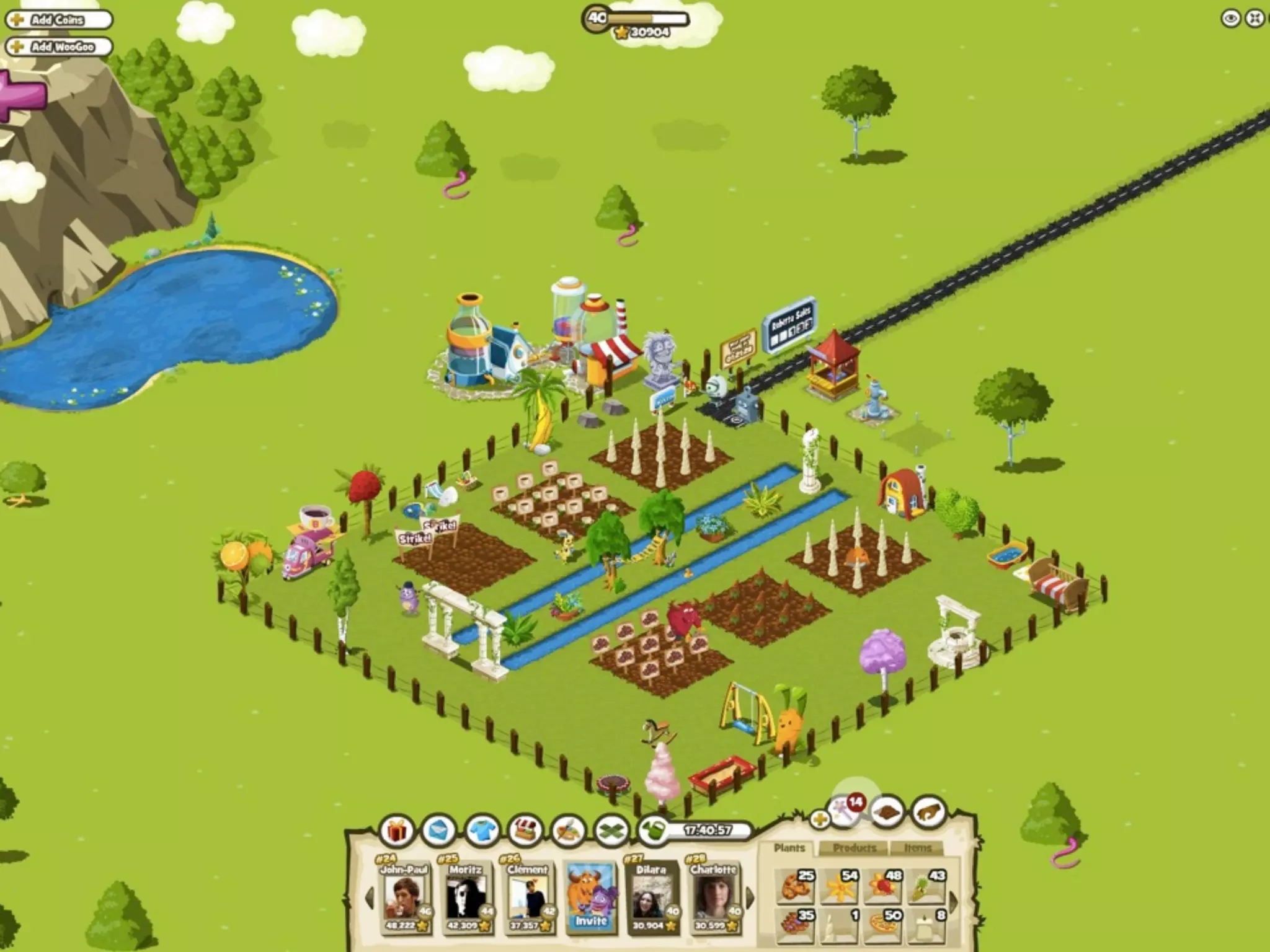Screen dimensions: 1270x952
Task: Select Charlotte's friend portrait
Action: pyautogui.click(x=713, y=897)
